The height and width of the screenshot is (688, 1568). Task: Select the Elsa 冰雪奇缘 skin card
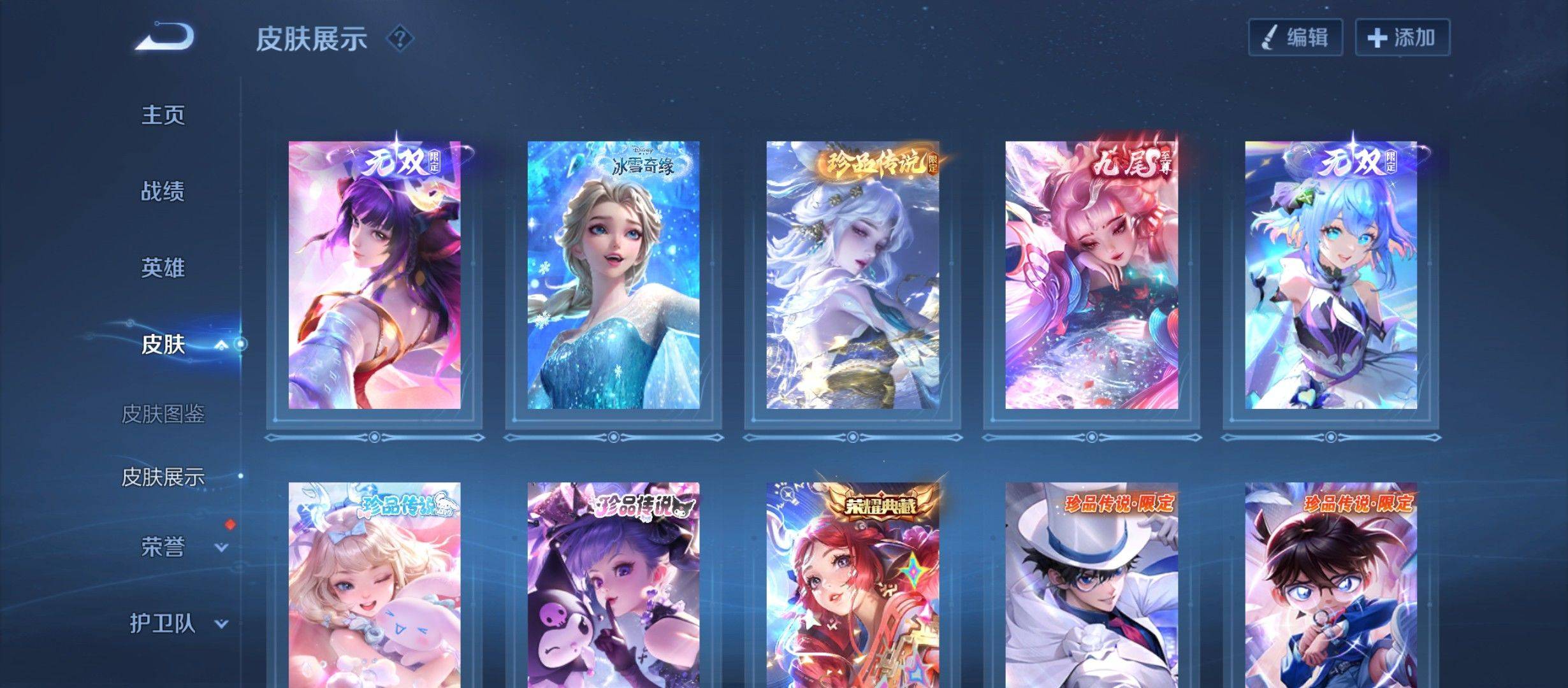(x=613, y=275)
